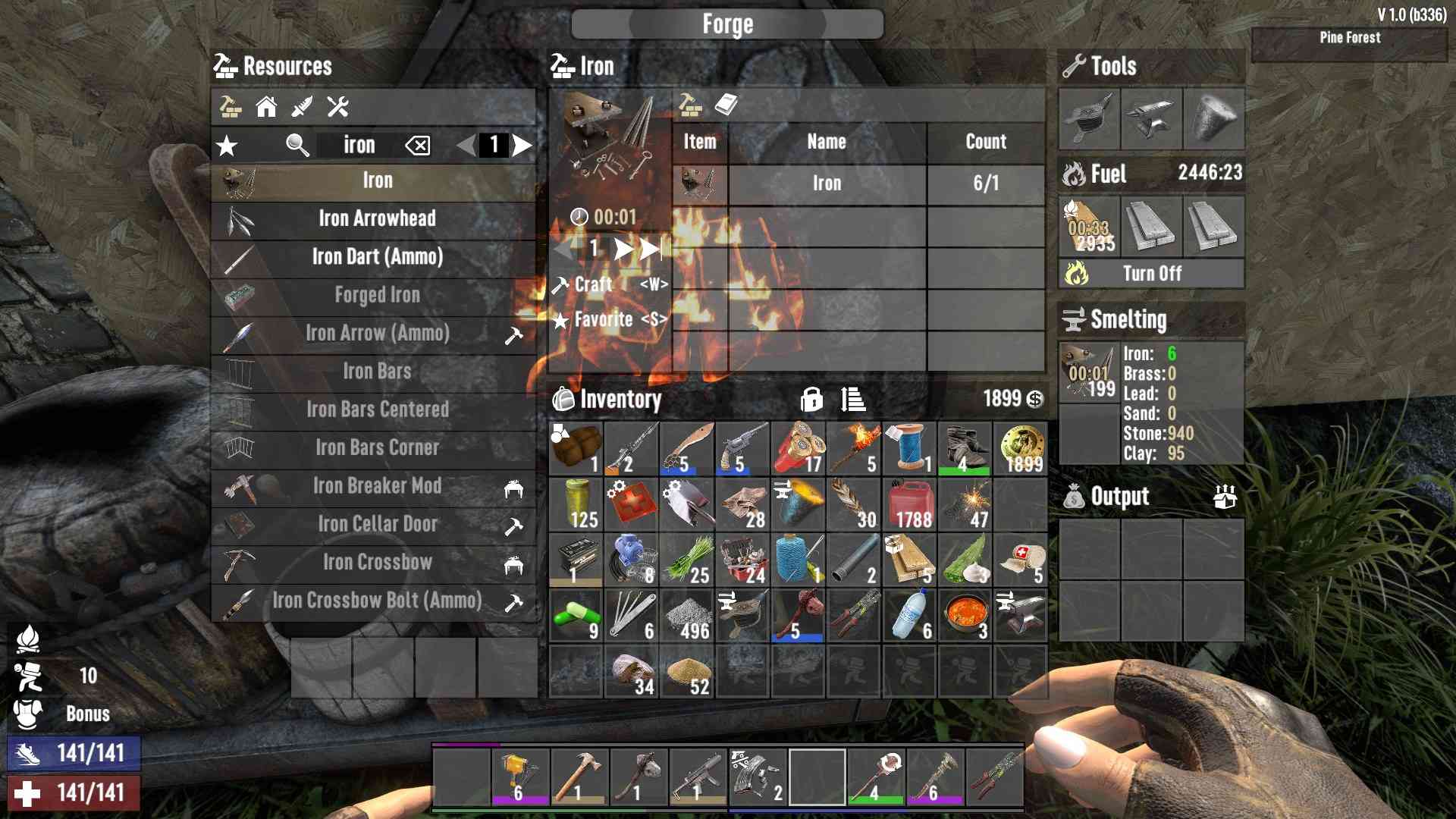Viewport: 1456px width, 819px height.
Task: Switch to the wrench and screwdriver tools category
Action: click(337, 107)
